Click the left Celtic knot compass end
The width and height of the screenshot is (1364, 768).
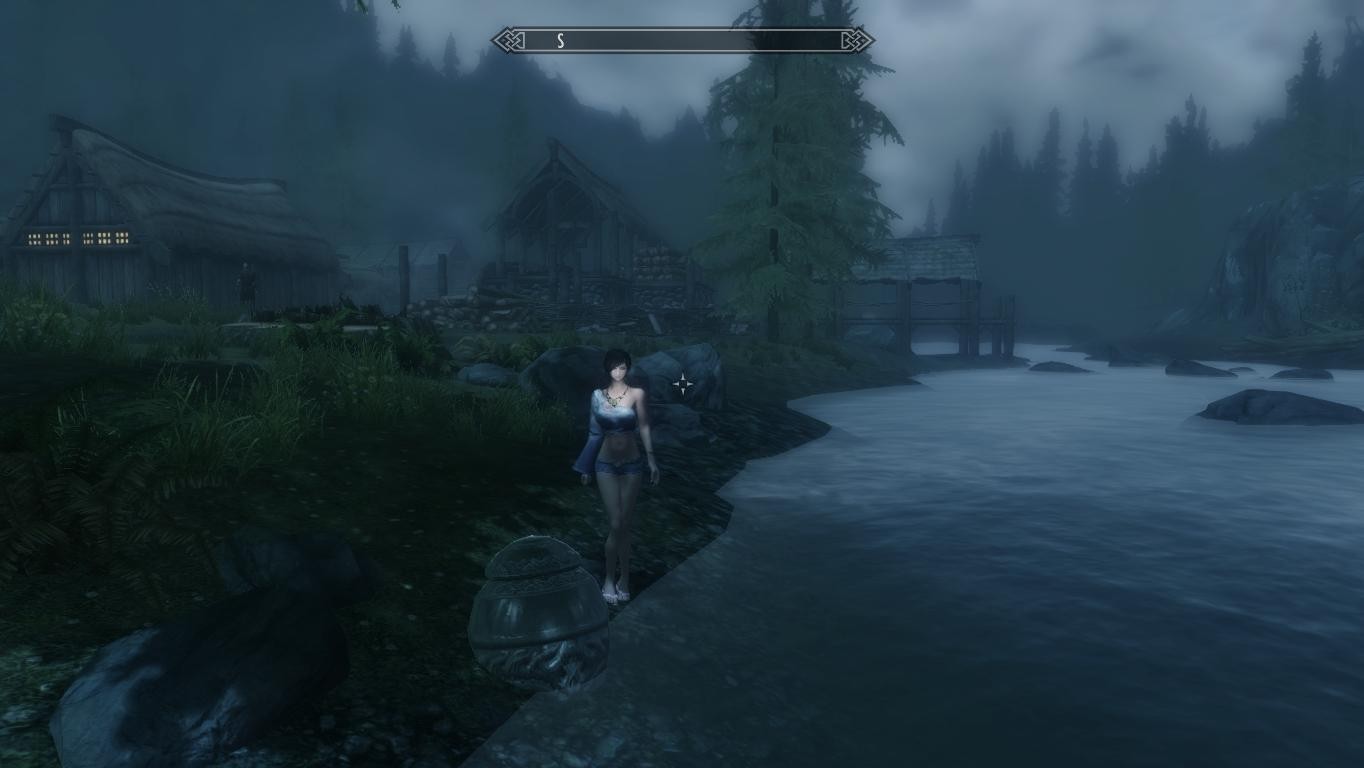[x=510, y=41]
